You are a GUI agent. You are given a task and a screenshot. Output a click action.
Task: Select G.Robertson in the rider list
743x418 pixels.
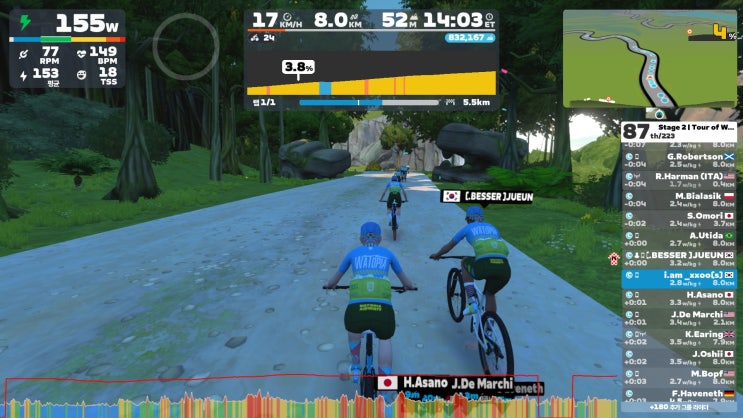tap(680, 160)
